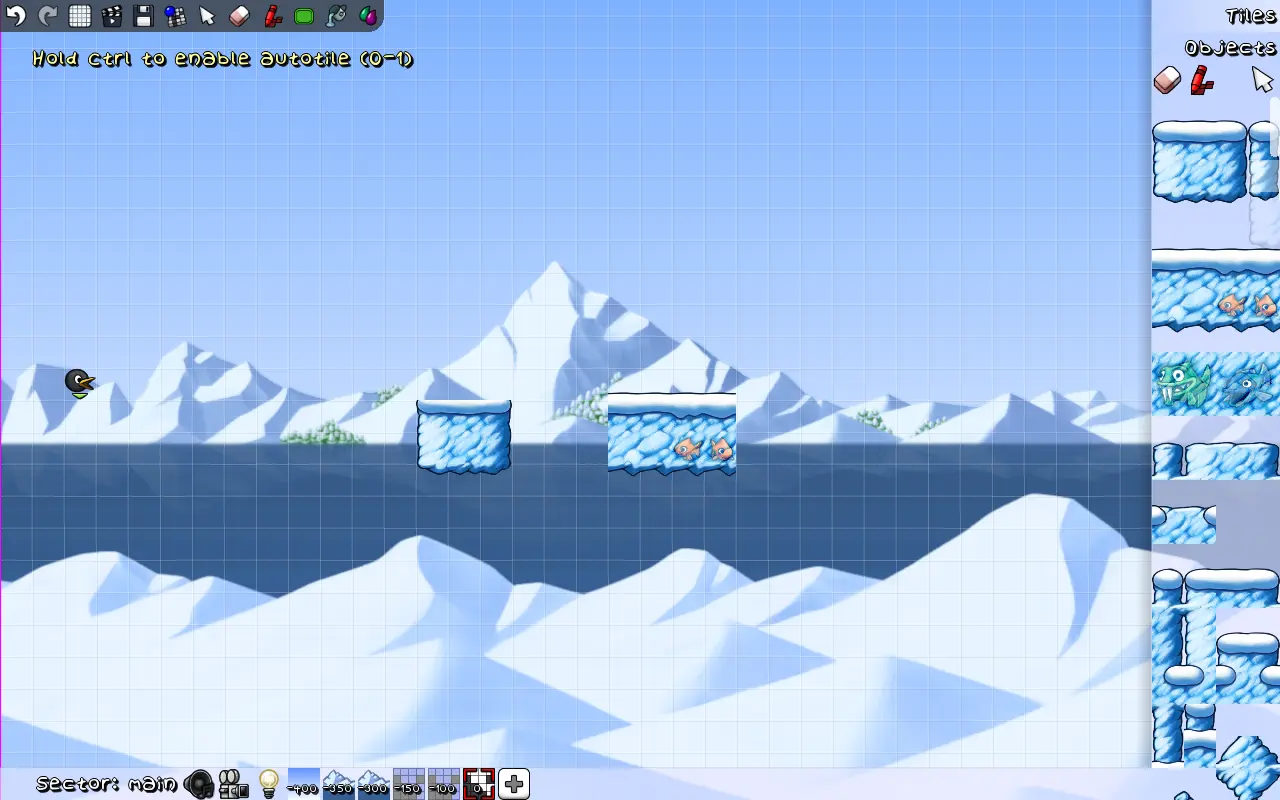Click the grid toggle icon in toolbar
The height and width of the screenshot is (800, 1280).
(x=78, y=15)
